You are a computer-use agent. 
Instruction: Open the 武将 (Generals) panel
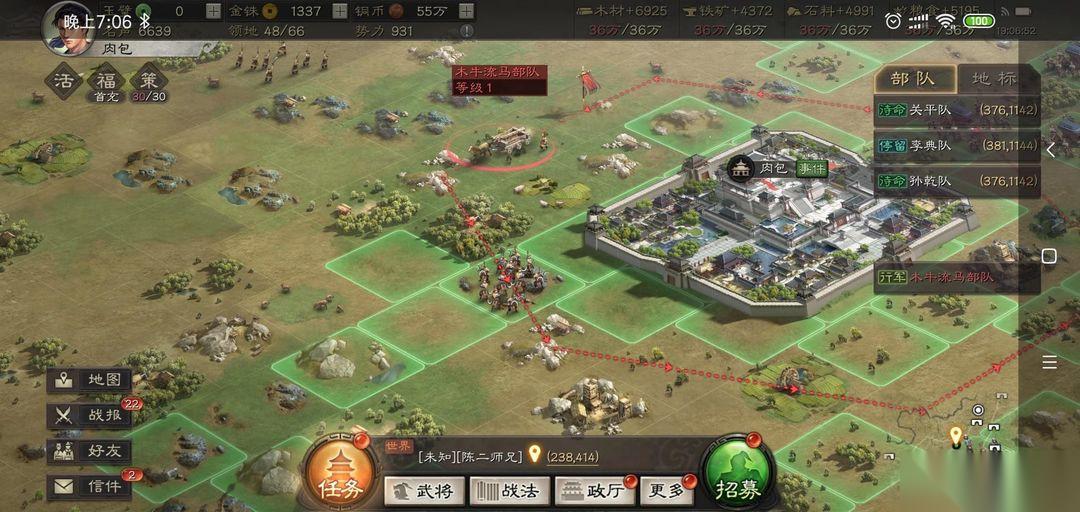pos(424,490)
